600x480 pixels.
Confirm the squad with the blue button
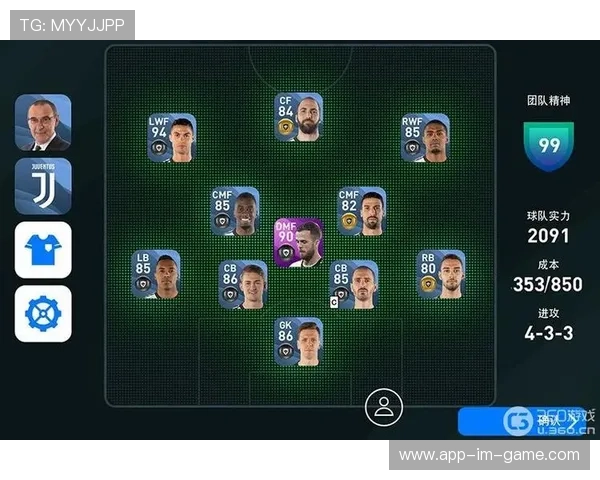point(520,421)
